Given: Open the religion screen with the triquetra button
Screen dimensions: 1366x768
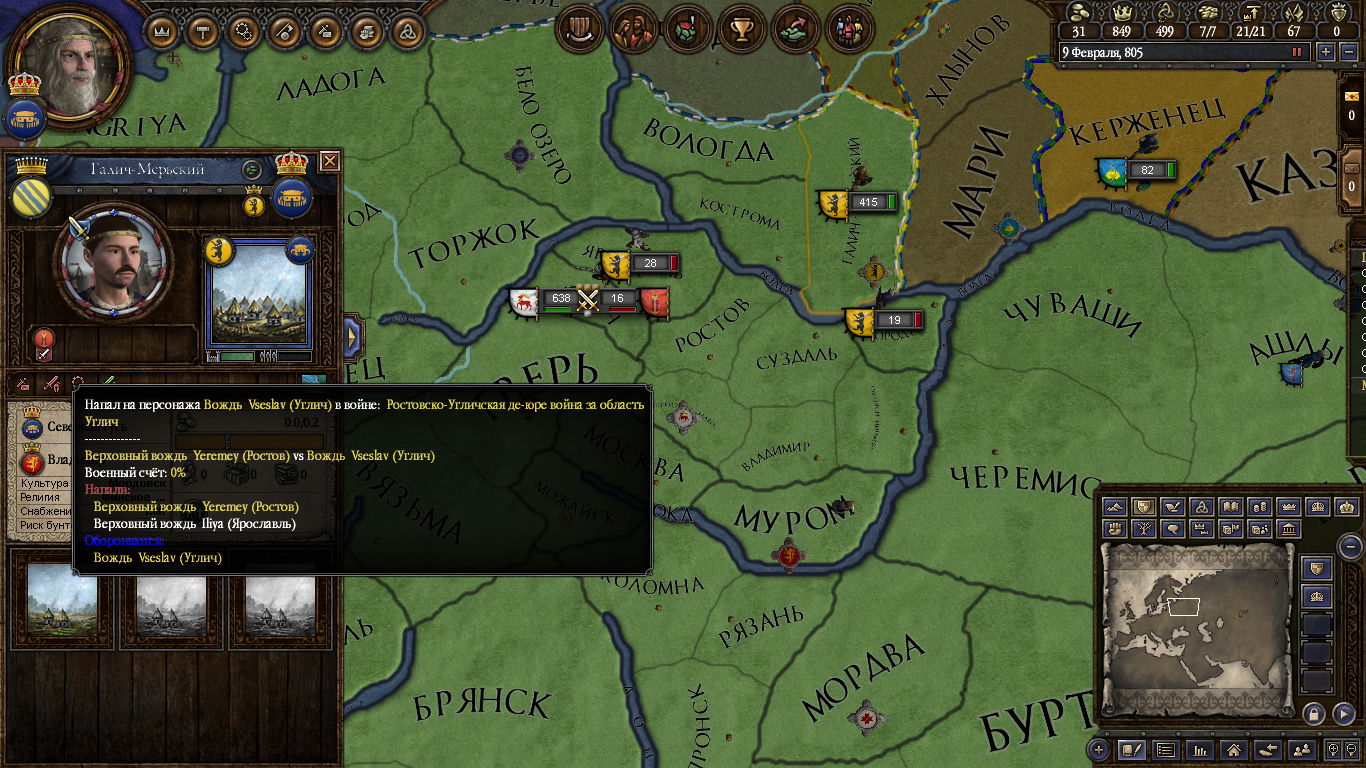Looking at the screenshot, I should [x=407, y=31].
